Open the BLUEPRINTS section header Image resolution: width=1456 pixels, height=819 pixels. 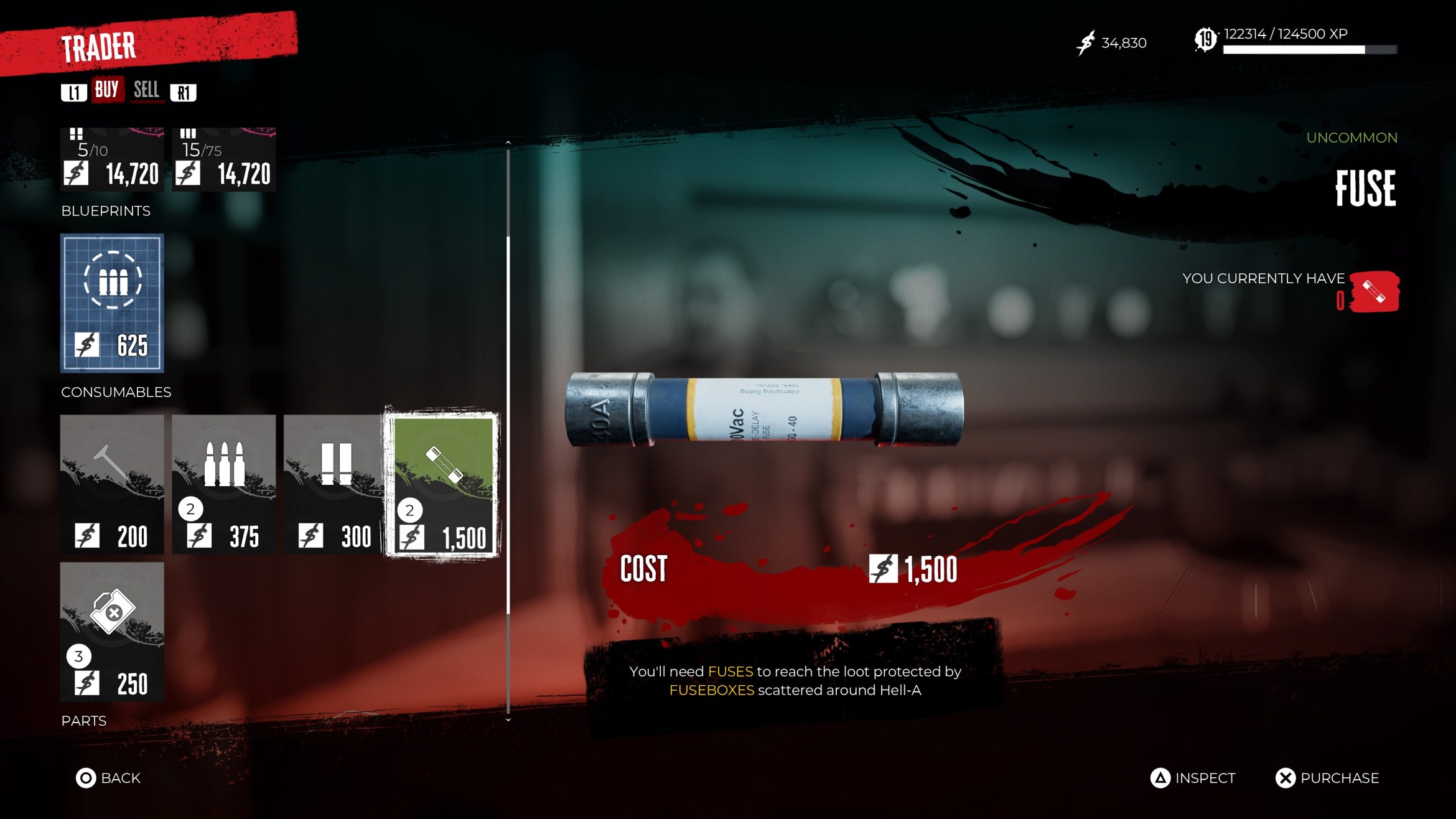(105, 211)
